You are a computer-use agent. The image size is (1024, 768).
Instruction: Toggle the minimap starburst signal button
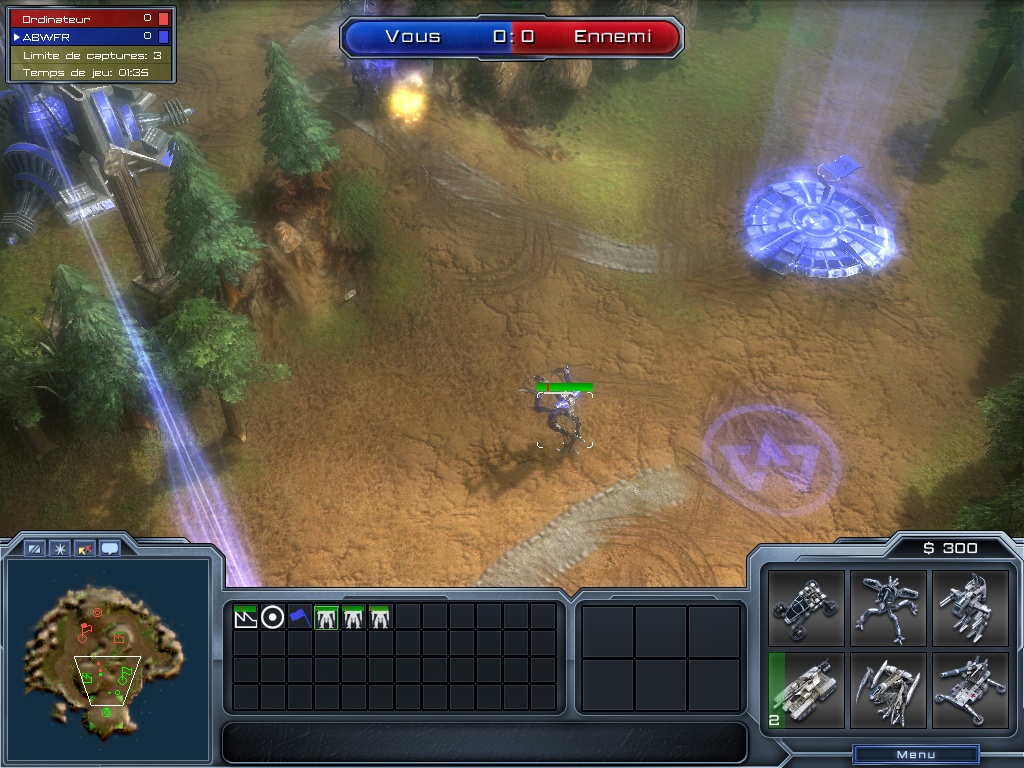(60, 548)
